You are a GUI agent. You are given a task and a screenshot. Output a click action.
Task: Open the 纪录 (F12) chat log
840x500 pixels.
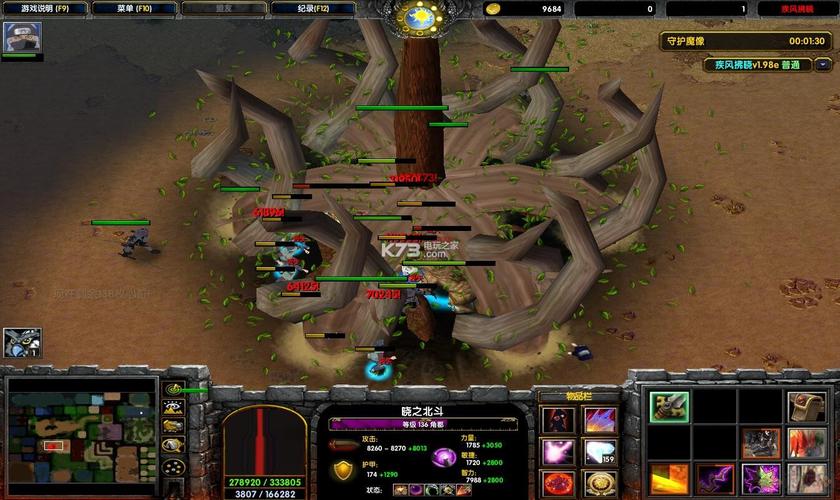pos(321,8)
